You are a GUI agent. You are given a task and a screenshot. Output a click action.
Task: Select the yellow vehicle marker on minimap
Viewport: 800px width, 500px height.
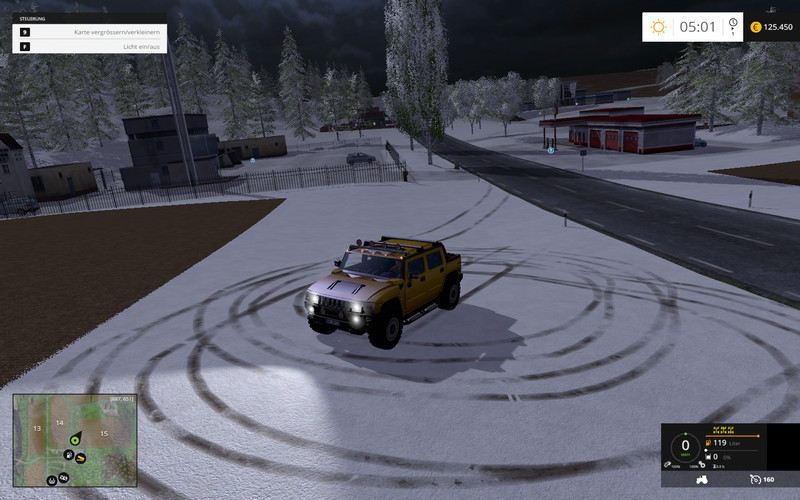tap(80, 458)
